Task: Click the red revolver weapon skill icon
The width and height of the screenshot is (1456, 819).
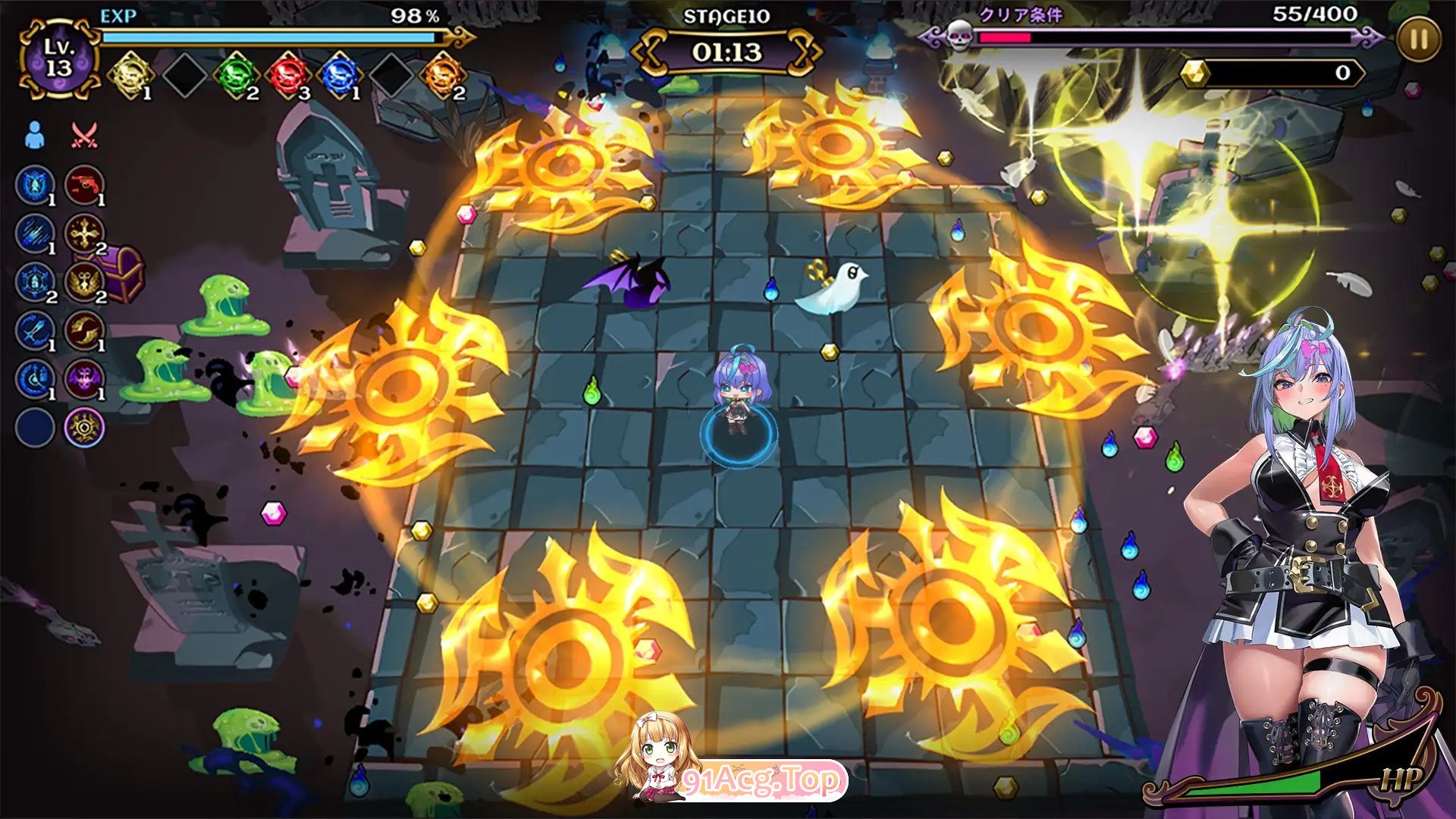Action: (x=84, y=184)
